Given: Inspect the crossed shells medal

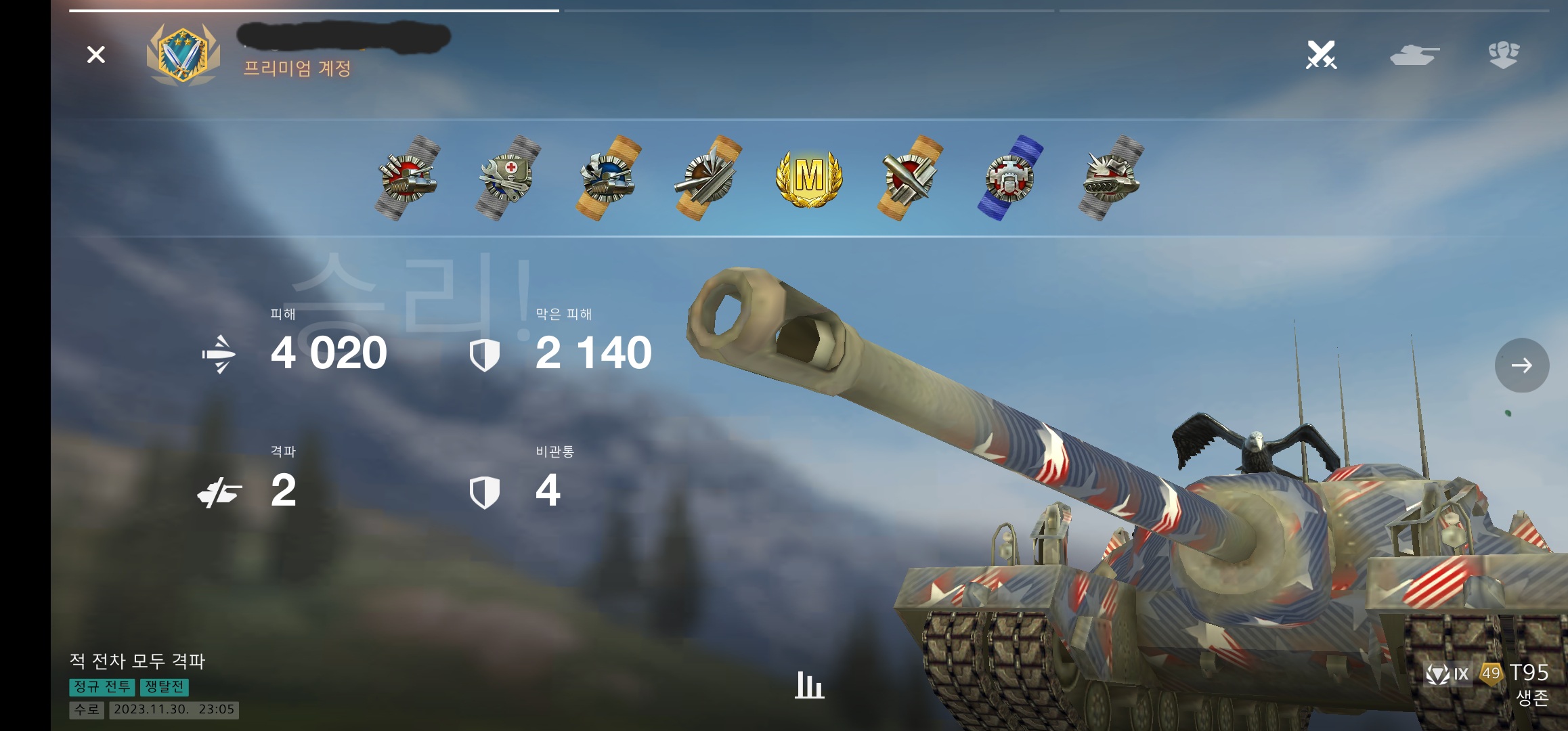Looking at the screenshot, I should [909, 178].
